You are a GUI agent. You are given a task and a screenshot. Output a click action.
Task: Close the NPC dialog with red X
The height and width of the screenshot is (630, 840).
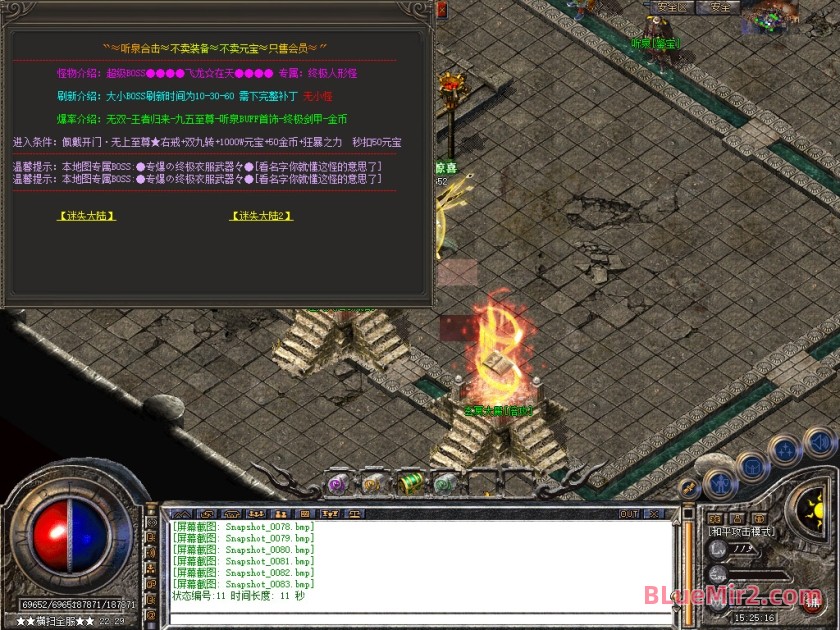click(x=442, y=10)
